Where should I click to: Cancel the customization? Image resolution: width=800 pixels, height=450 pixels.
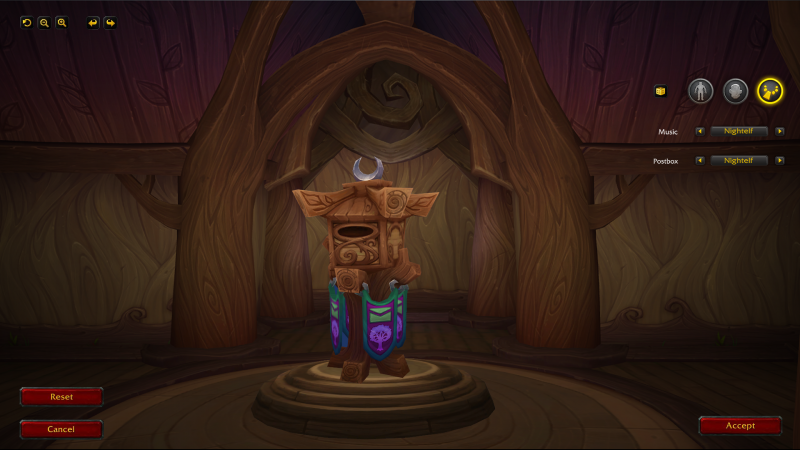61,429
